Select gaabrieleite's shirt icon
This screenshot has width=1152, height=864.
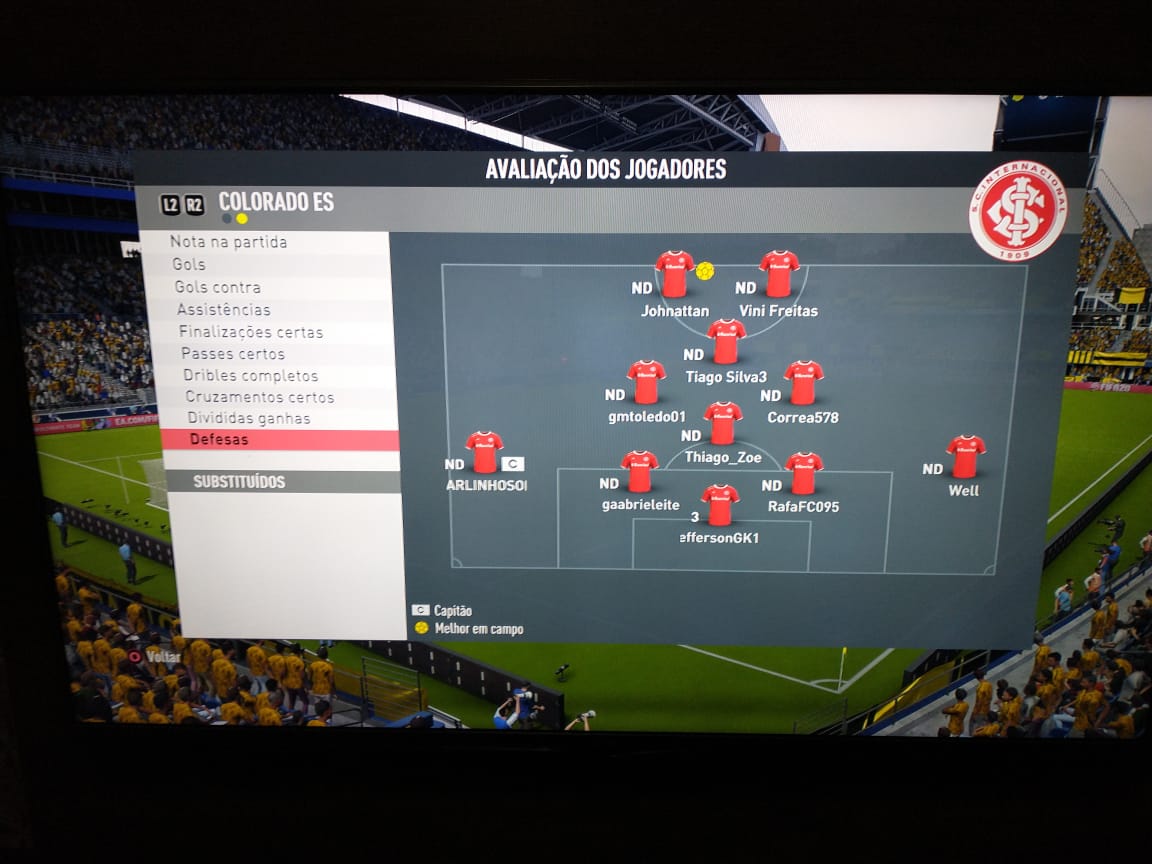click(639, 472)
